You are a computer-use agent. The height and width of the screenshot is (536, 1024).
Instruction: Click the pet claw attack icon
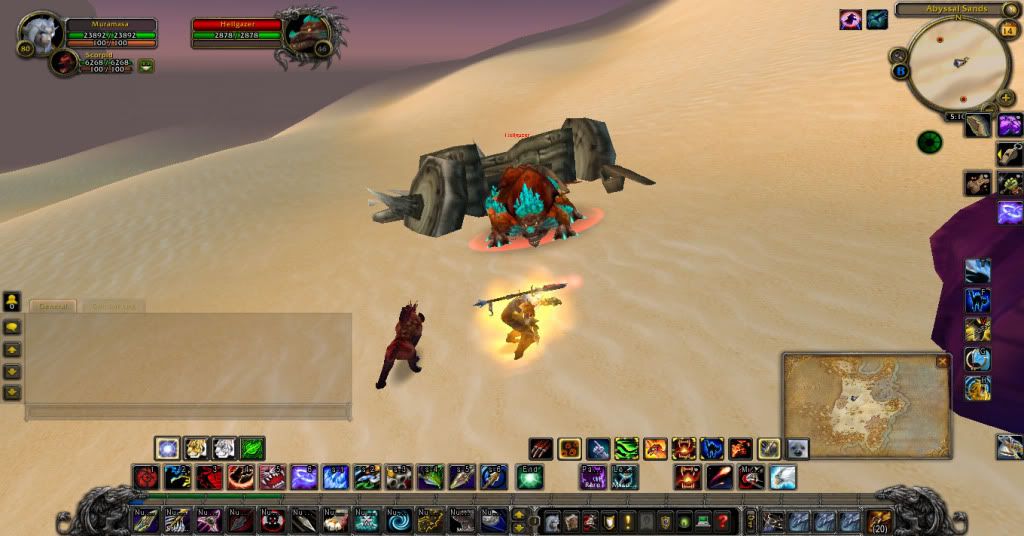pyautogui.click(x=541, y=449)
